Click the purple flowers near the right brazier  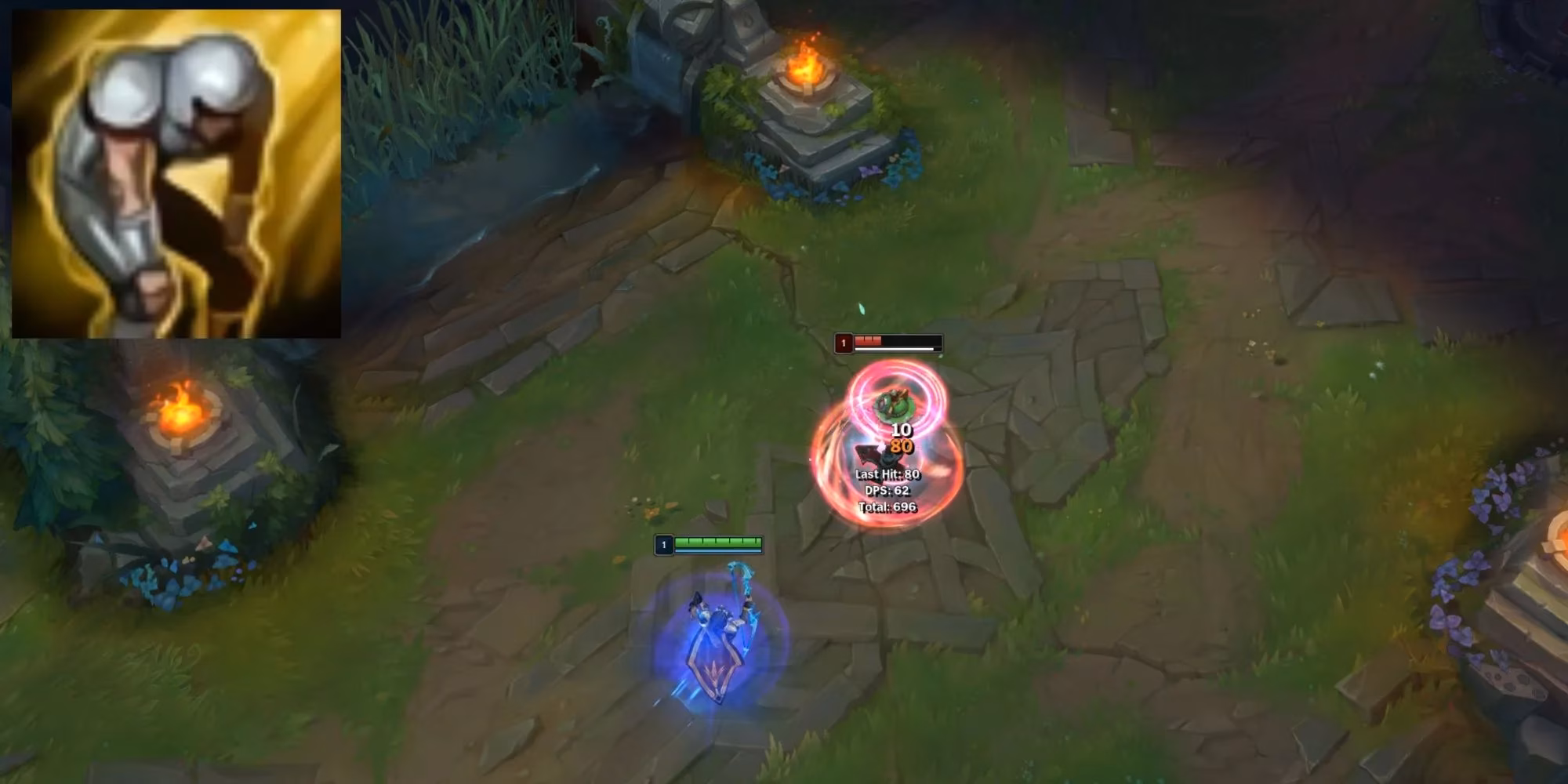coord(1490,502)
